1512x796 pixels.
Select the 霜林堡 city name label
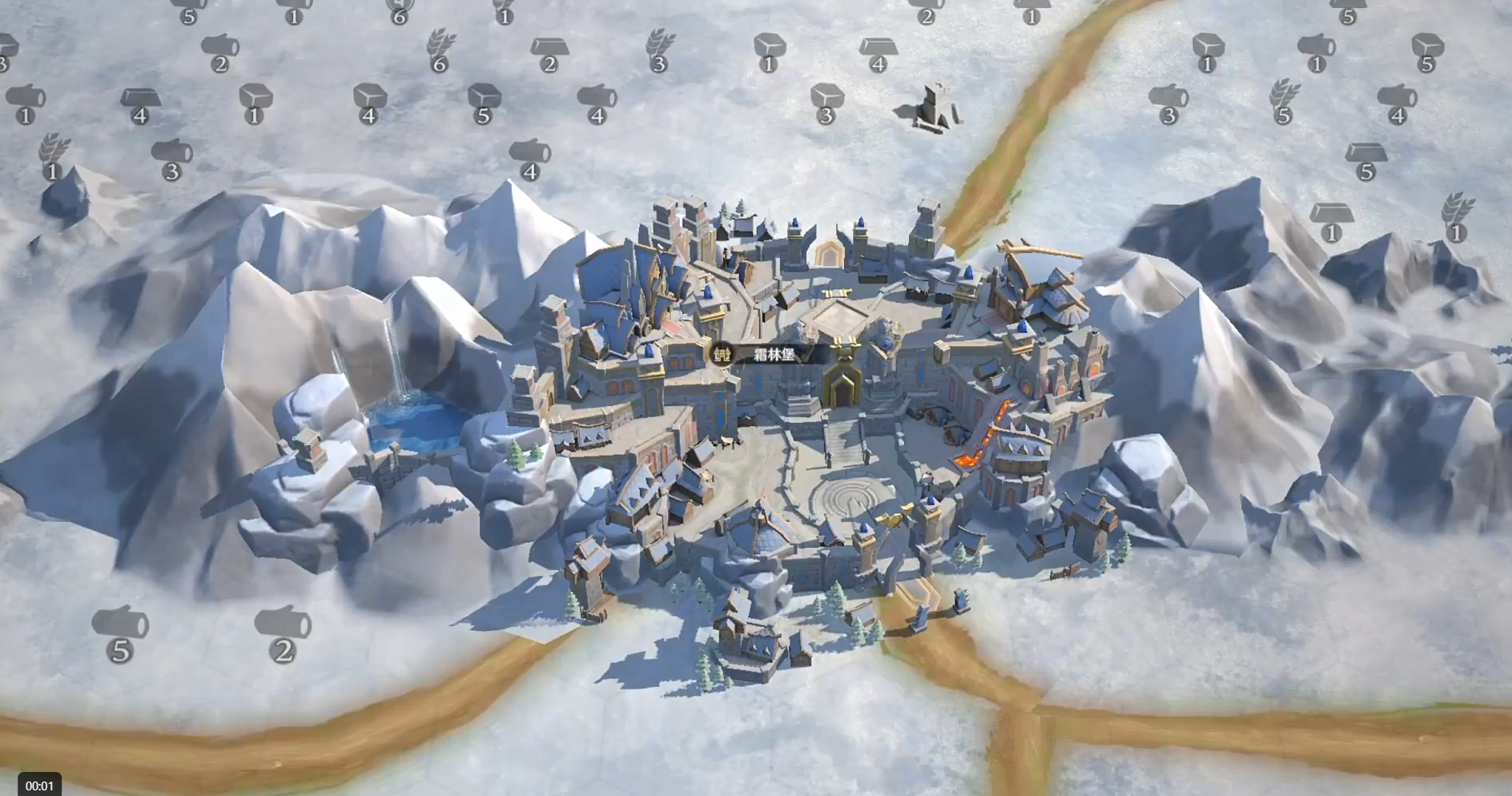772,355
